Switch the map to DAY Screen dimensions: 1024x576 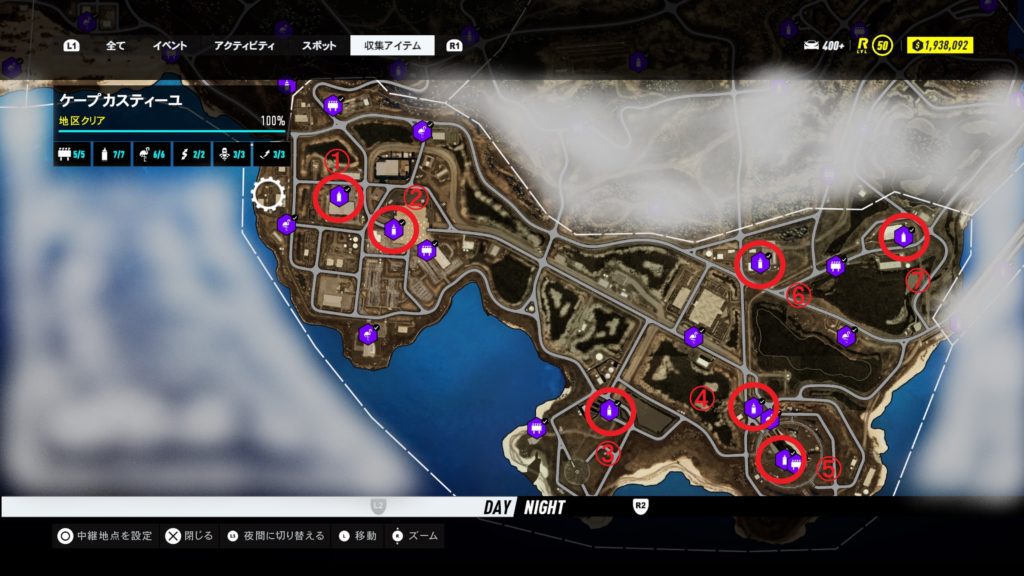point(498,507)
